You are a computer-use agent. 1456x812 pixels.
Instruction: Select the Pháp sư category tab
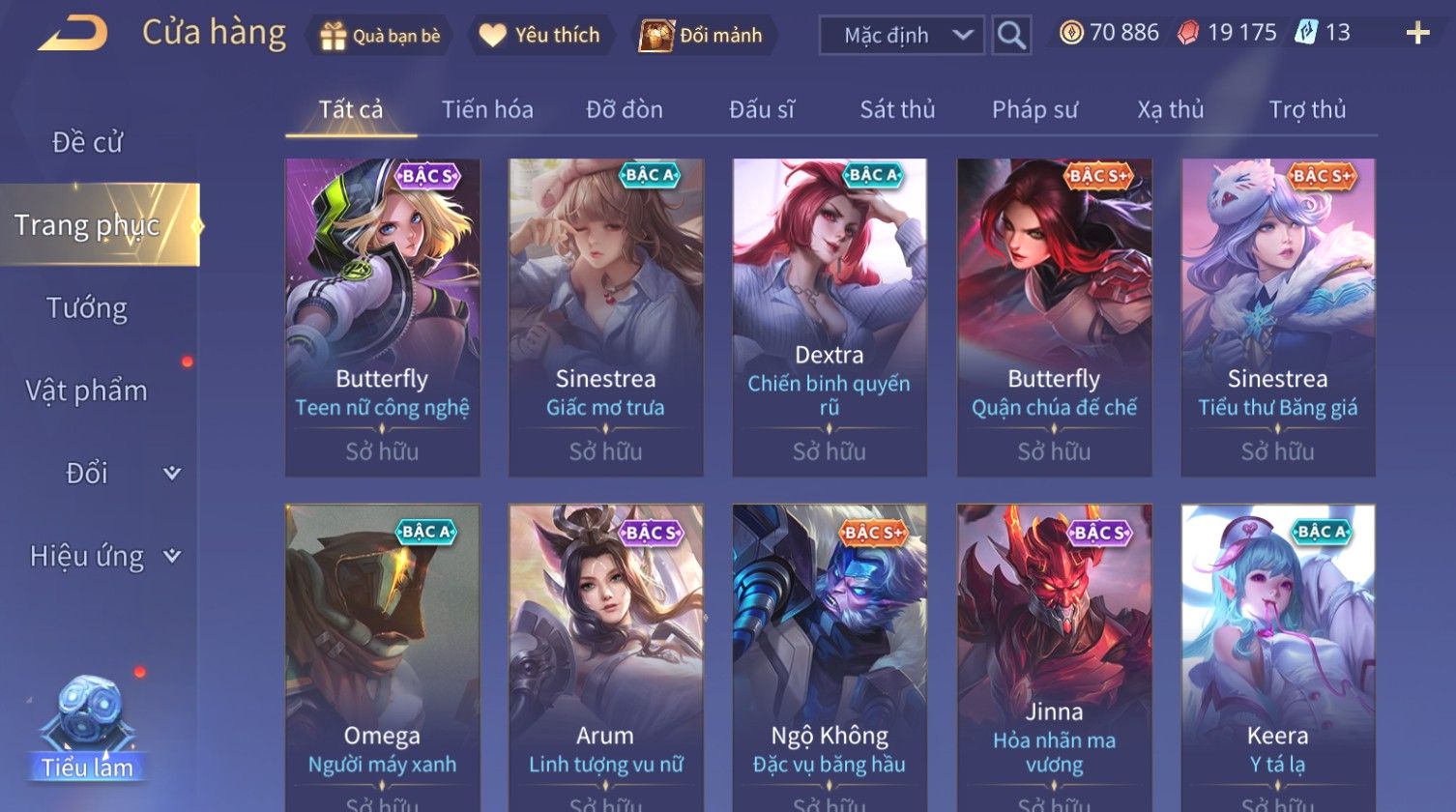click(x=1034, y=110)
